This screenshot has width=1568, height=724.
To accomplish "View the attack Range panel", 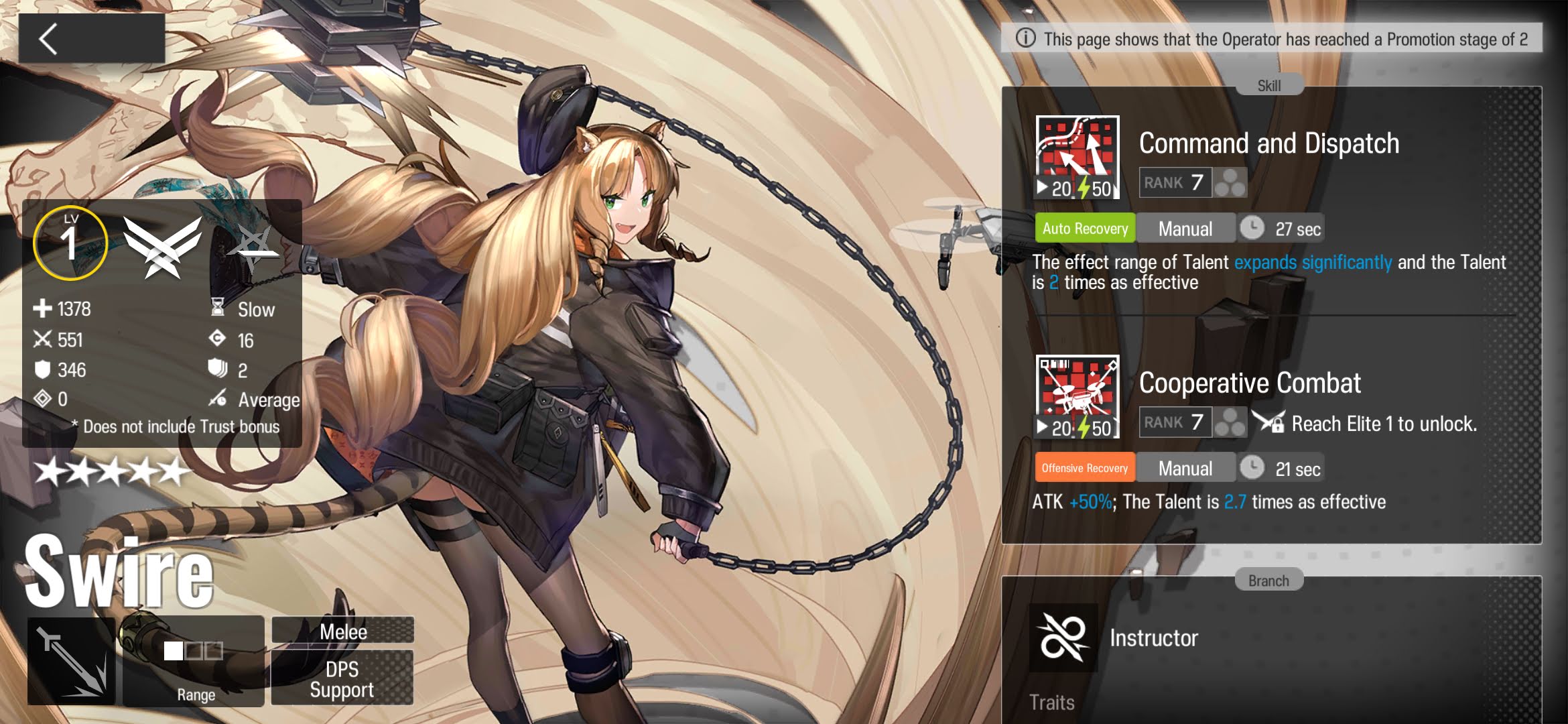I will click(x=194, y=661).
